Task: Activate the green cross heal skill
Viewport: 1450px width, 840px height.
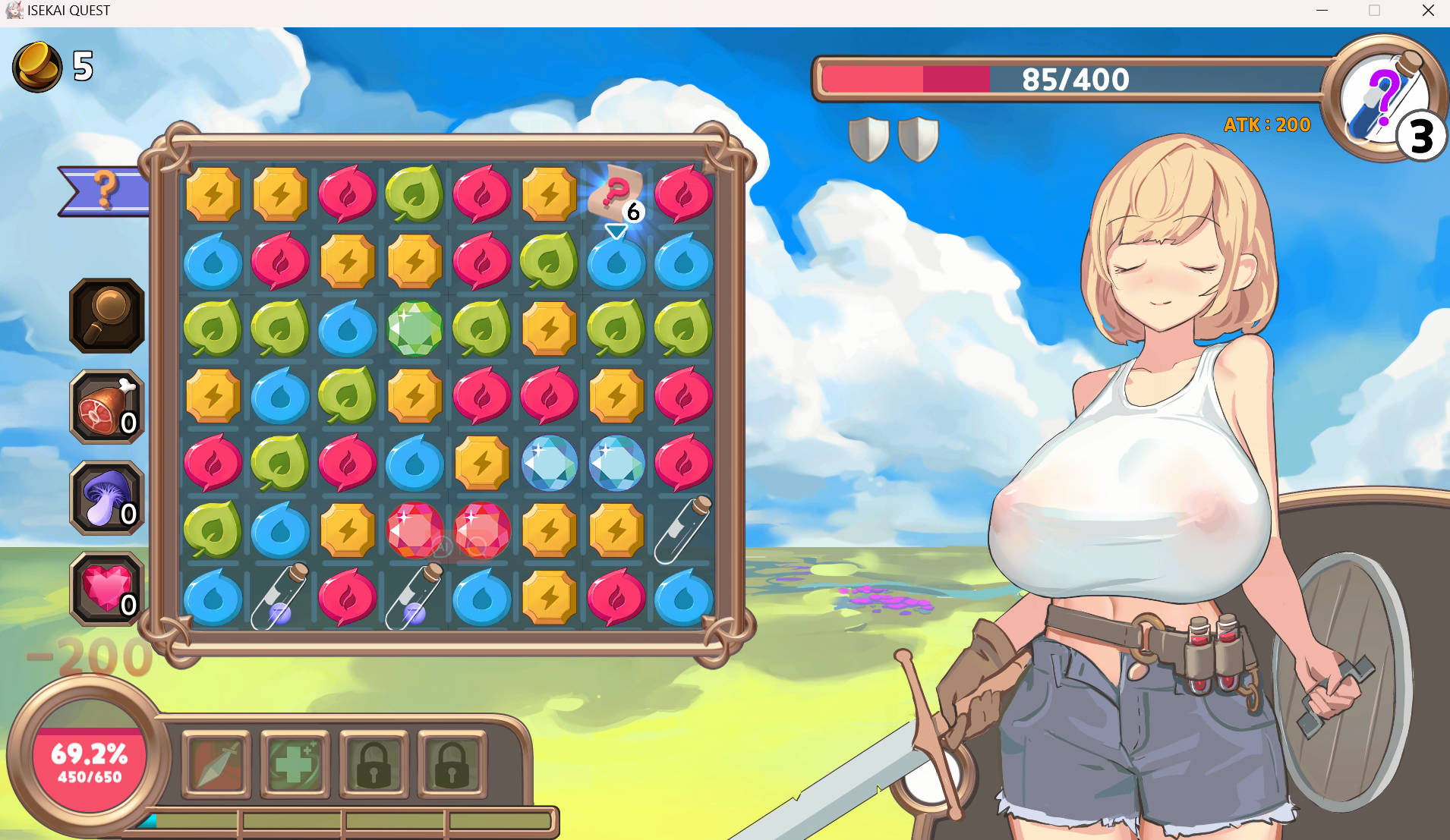Action: coord(295,764)
